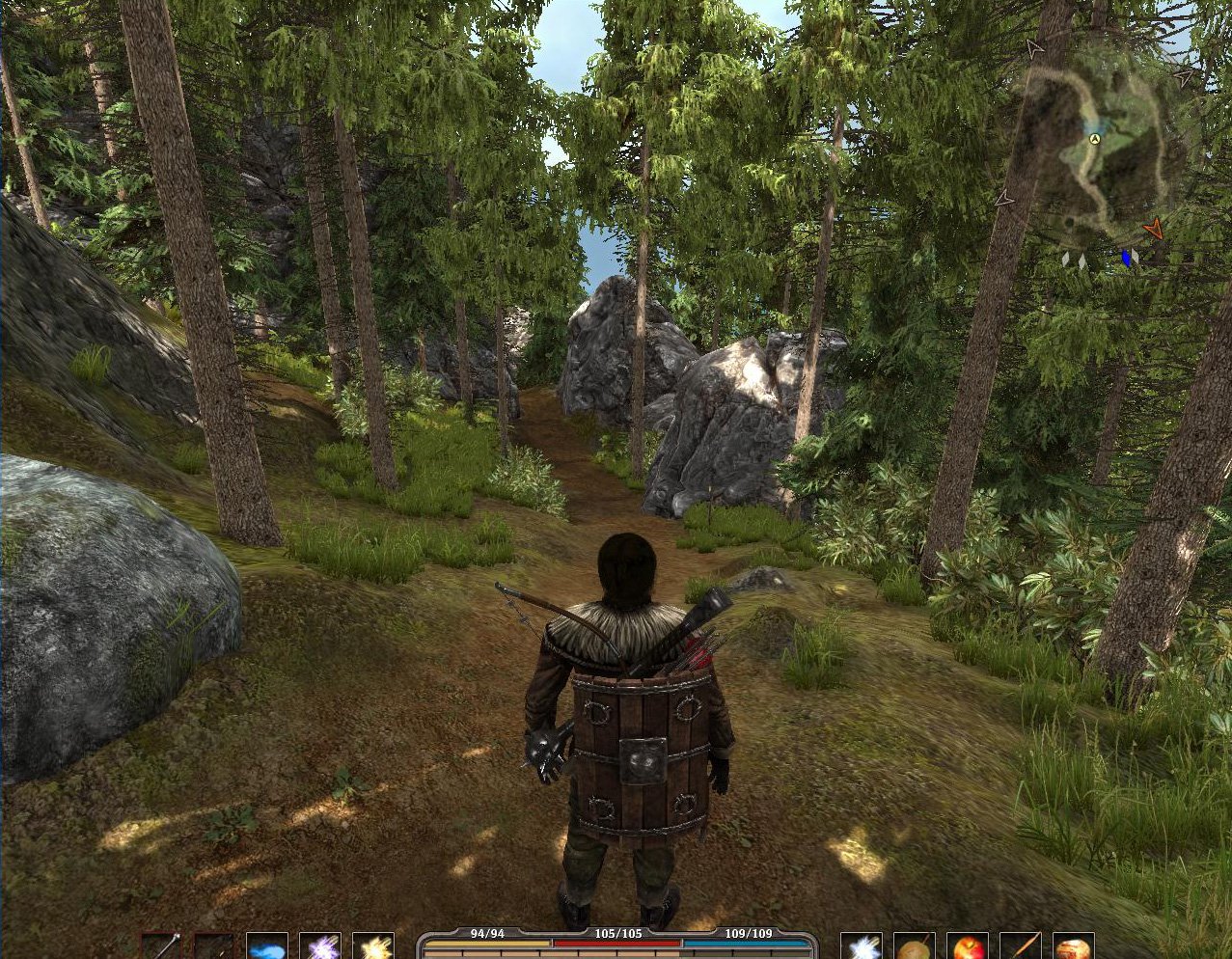Use the white spark spell slot

861,946
